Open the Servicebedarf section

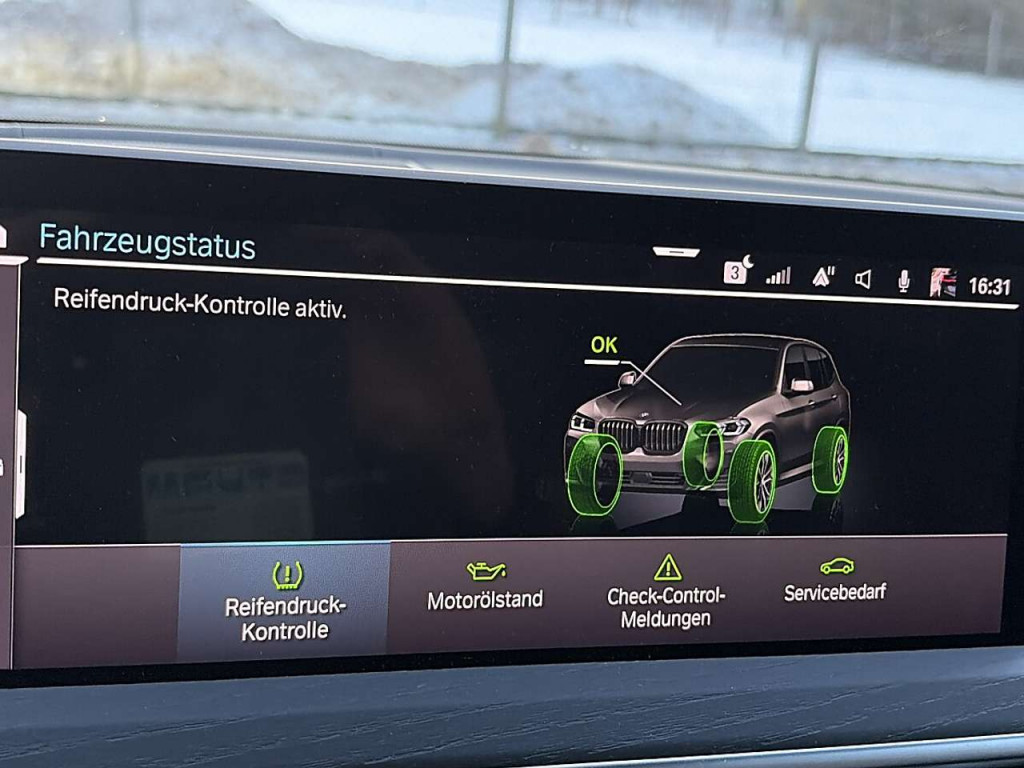[835, 581]
